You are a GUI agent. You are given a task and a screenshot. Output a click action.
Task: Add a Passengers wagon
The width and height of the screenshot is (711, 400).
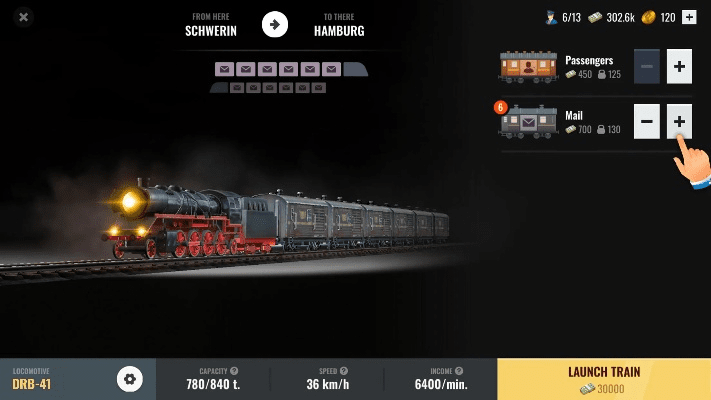pos(679,67)
